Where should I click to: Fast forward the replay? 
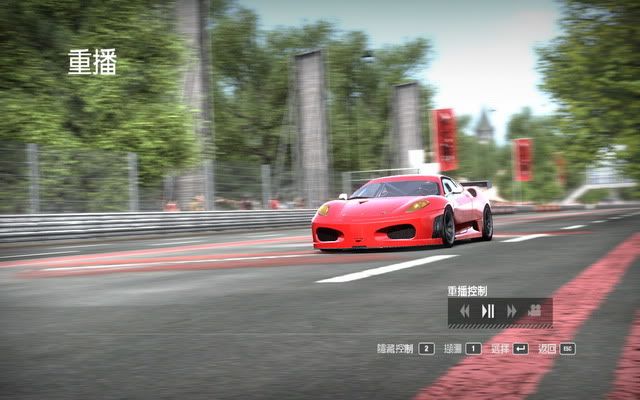(511, 311)
